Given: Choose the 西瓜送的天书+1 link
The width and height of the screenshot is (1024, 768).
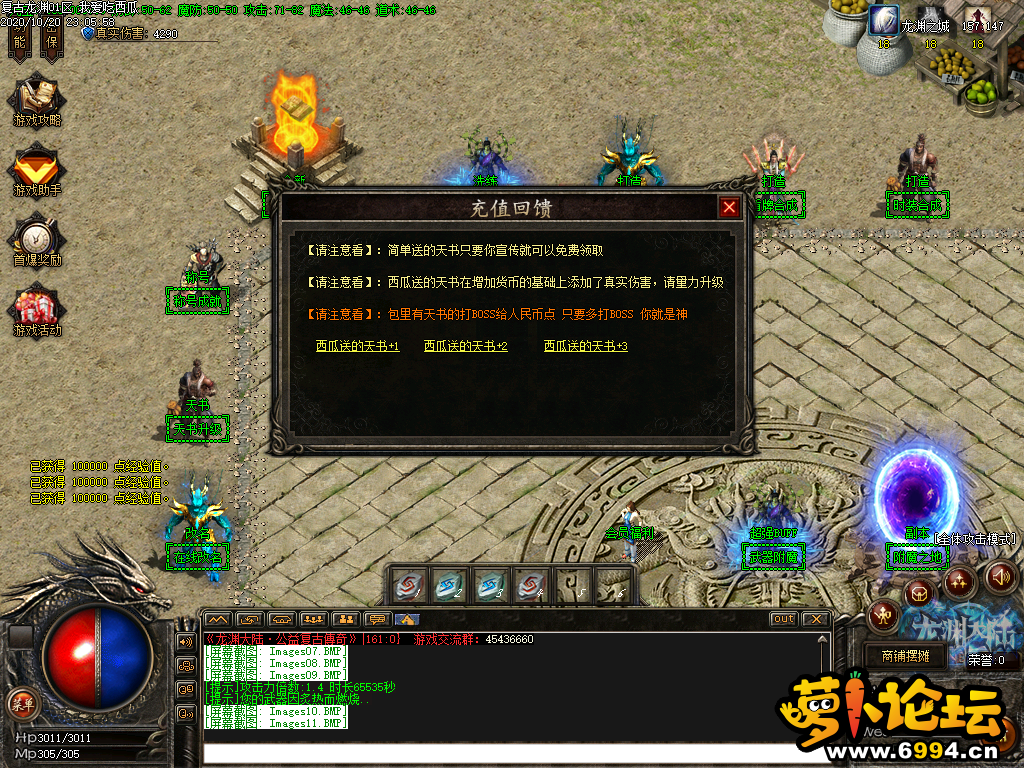Looking at the screenshot, I should pyautogui.click(x=357, y=346).
